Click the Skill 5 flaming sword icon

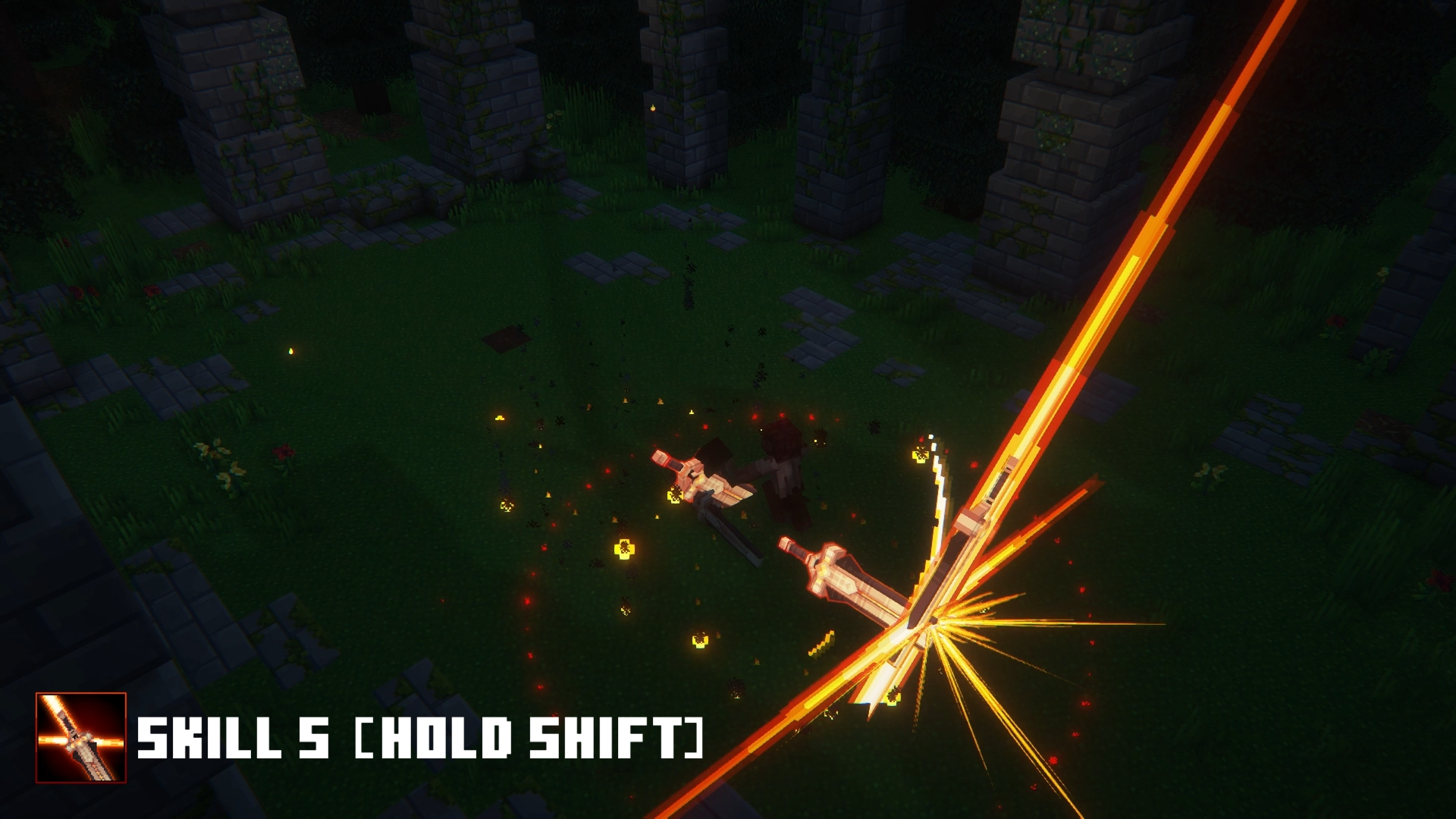point(81,737)
